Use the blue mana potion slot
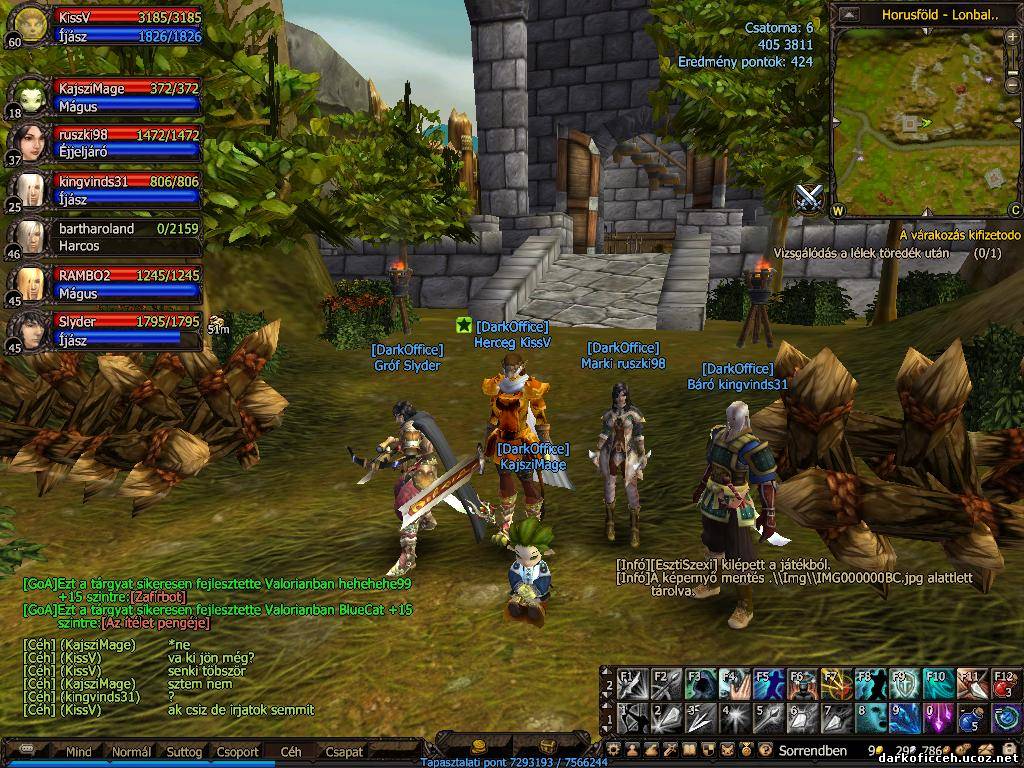 pyautogui.click(x=972, y=718)
